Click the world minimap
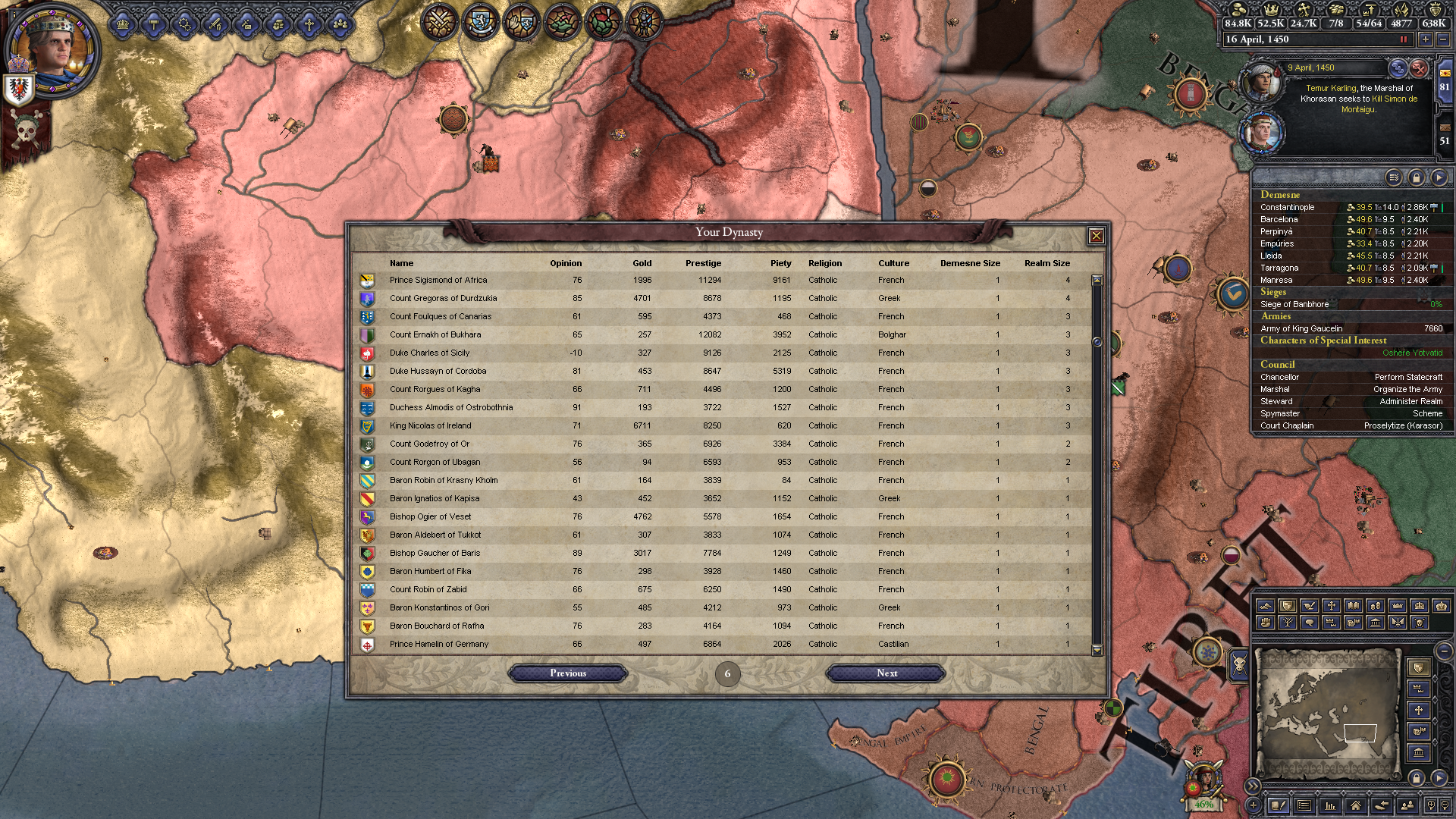 pyautogui.click(x=1327, y=713)
